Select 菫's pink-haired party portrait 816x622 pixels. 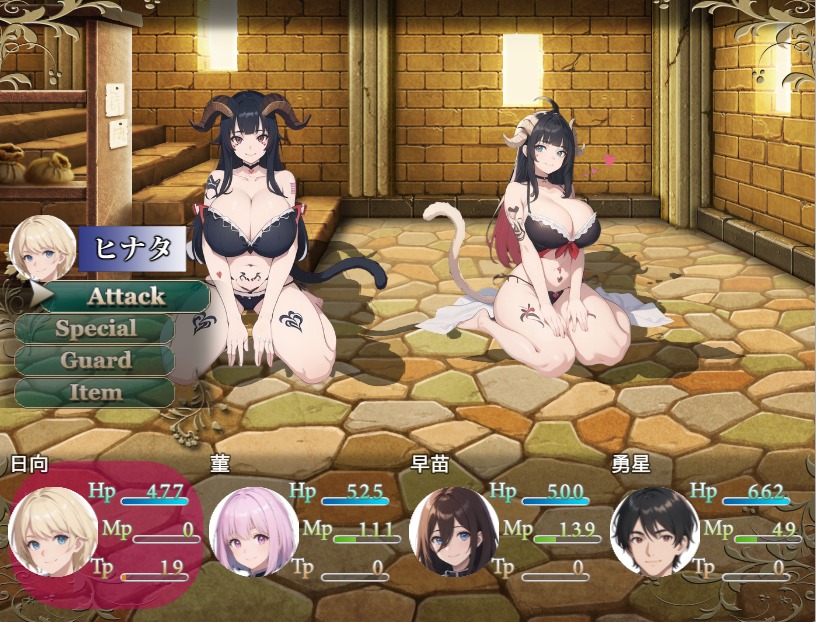pyautogui.click(x=253, y=532)
